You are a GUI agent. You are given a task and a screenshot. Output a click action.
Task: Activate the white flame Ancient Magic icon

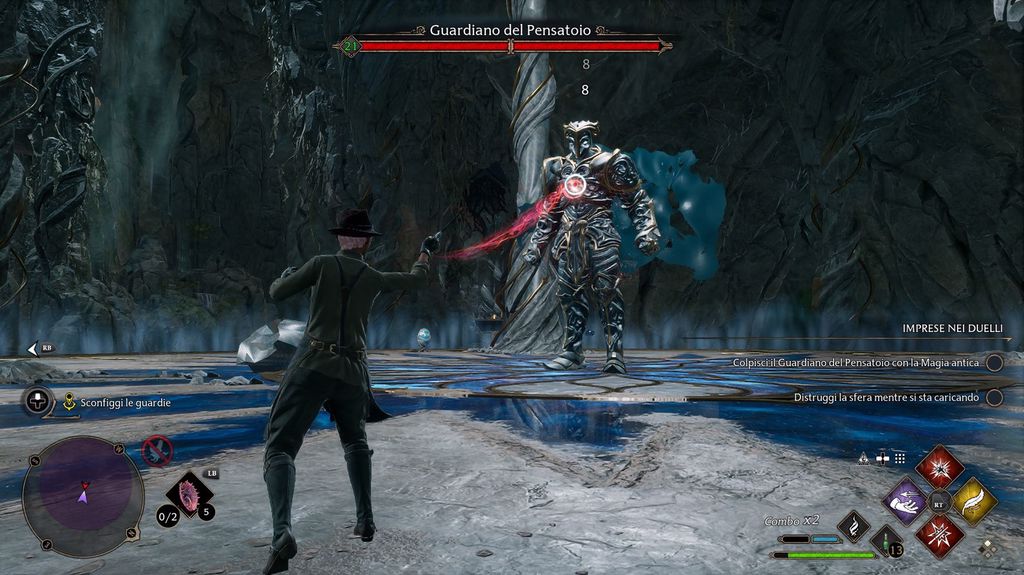pyautogui.click(x=853, y=526)
